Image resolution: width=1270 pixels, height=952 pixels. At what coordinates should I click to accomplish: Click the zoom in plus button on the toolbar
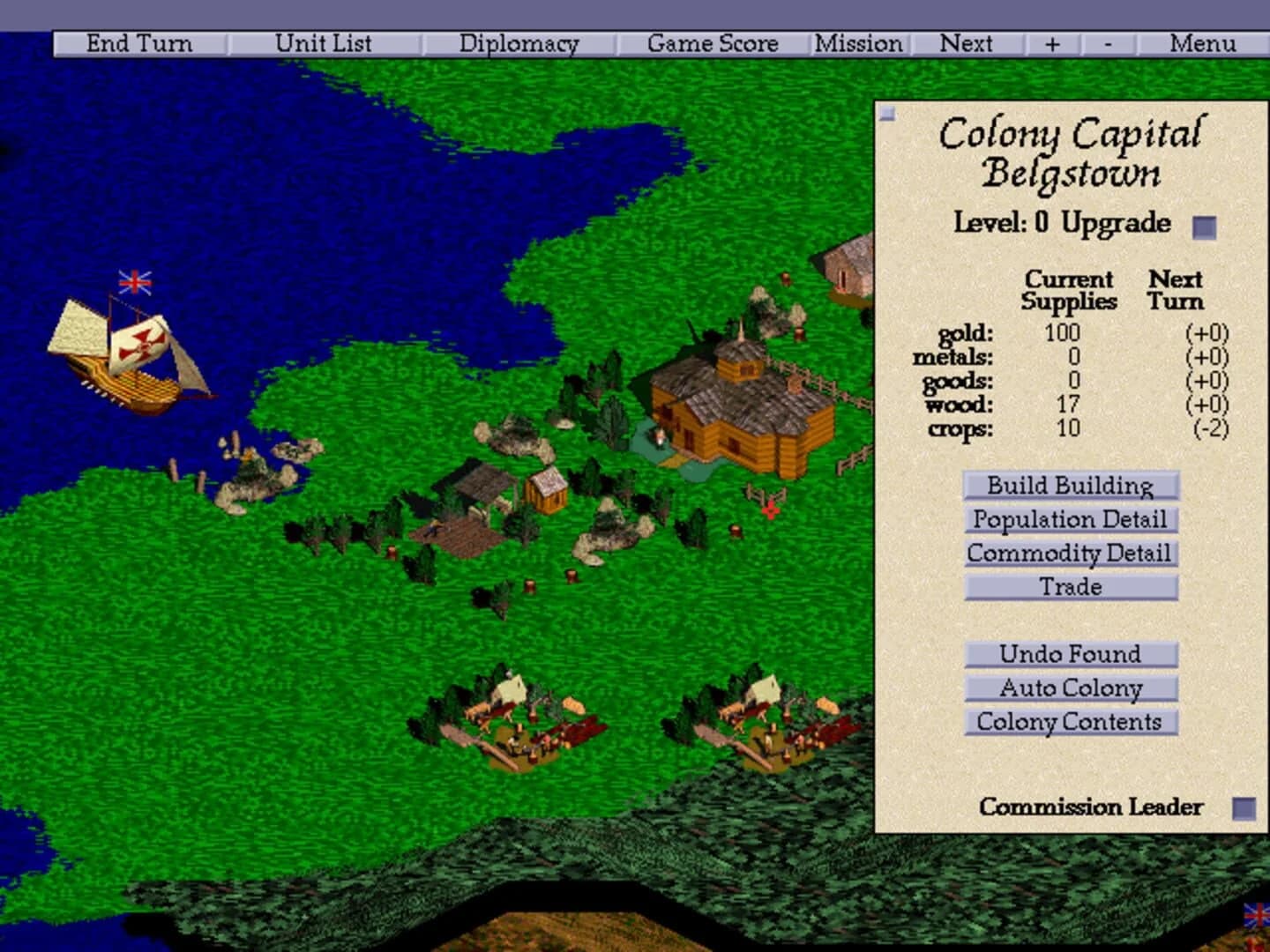1050,43
